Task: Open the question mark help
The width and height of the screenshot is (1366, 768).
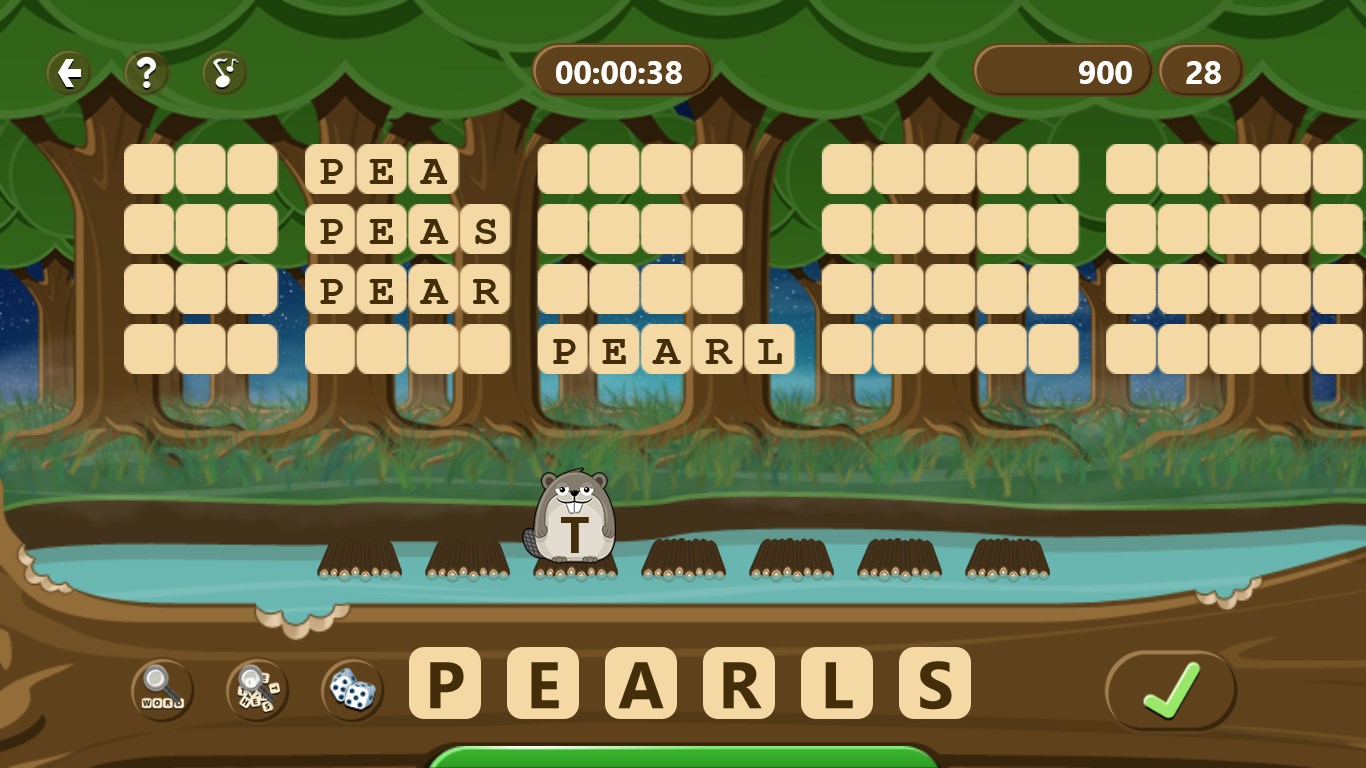Action: (x=146, y=73)
